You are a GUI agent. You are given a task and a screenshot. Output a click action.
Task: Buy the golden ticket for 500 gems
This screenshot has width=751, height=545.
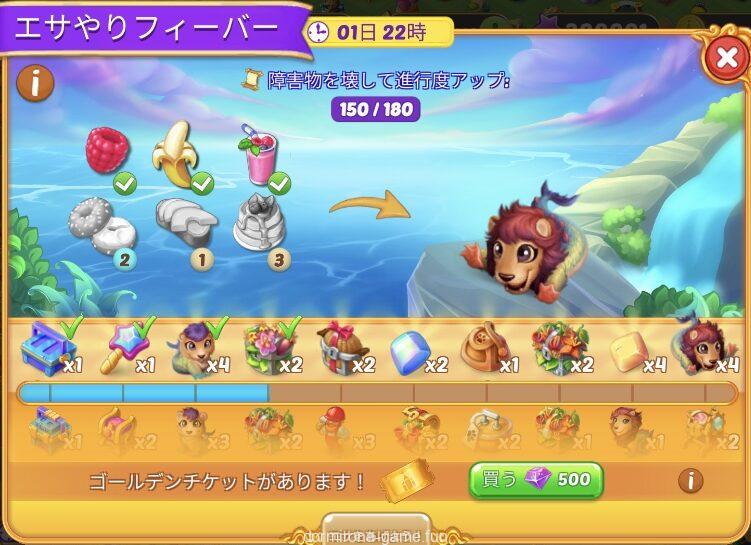point(536,480)
